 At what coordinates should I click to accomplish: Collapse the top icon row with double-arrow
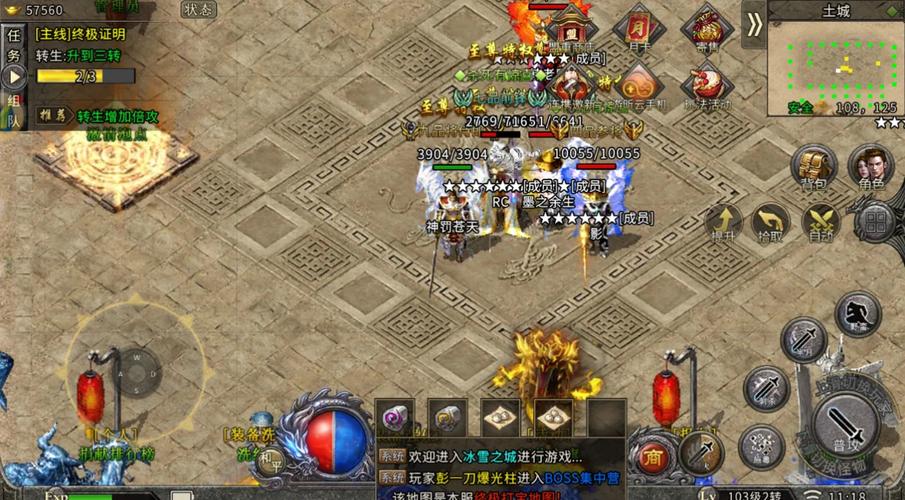coord(754,24)
